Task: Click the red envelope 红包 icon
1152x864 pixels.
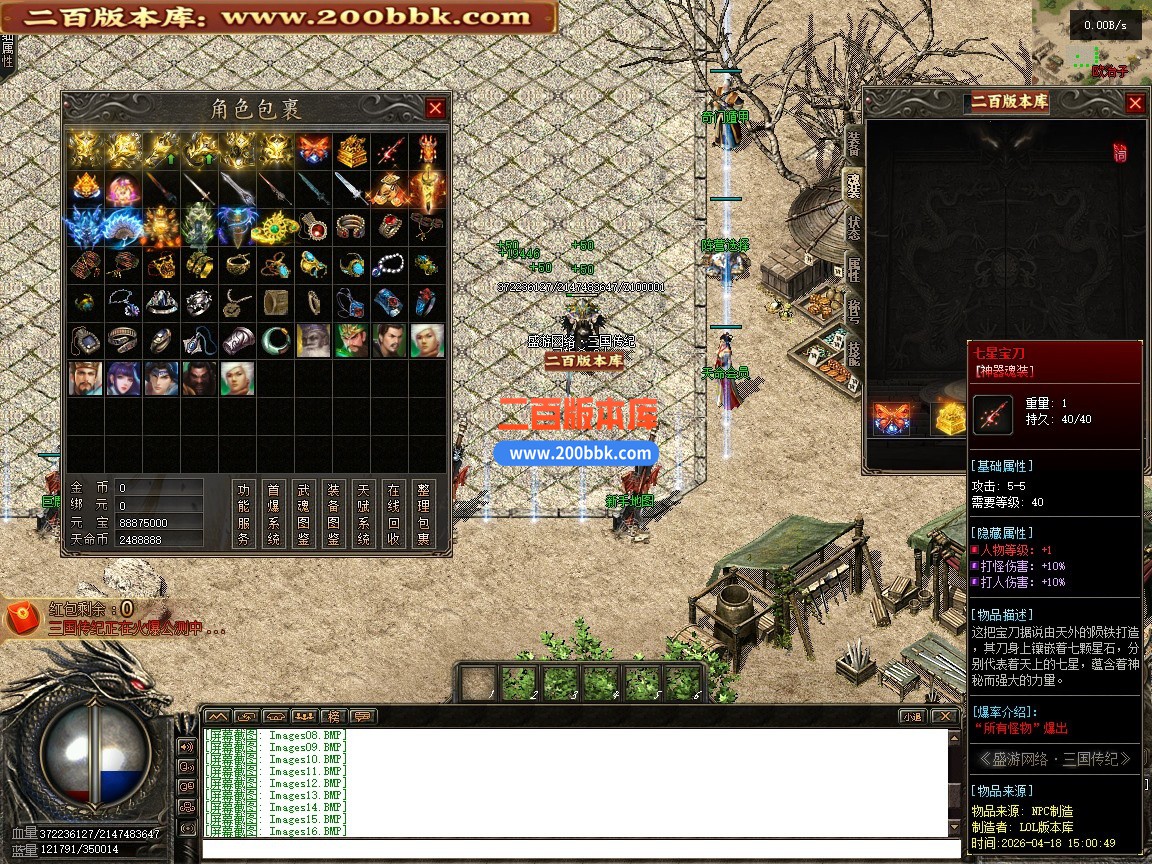Action: (22, 619)
